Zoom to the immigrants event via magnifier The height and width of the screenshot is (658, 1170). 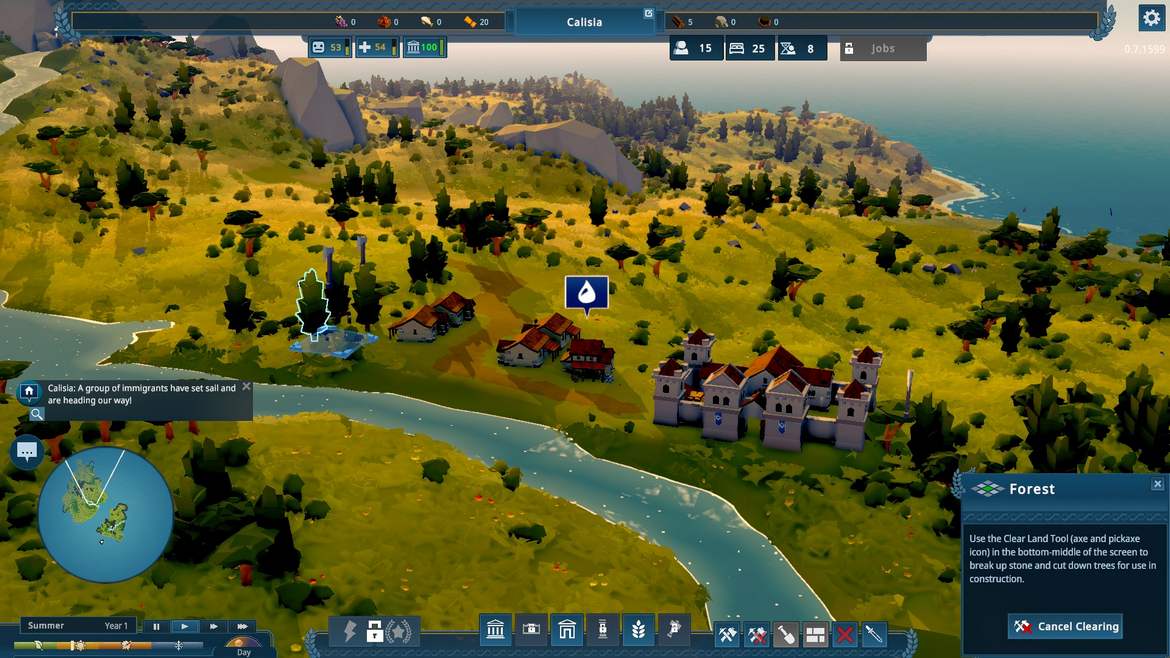37,413
